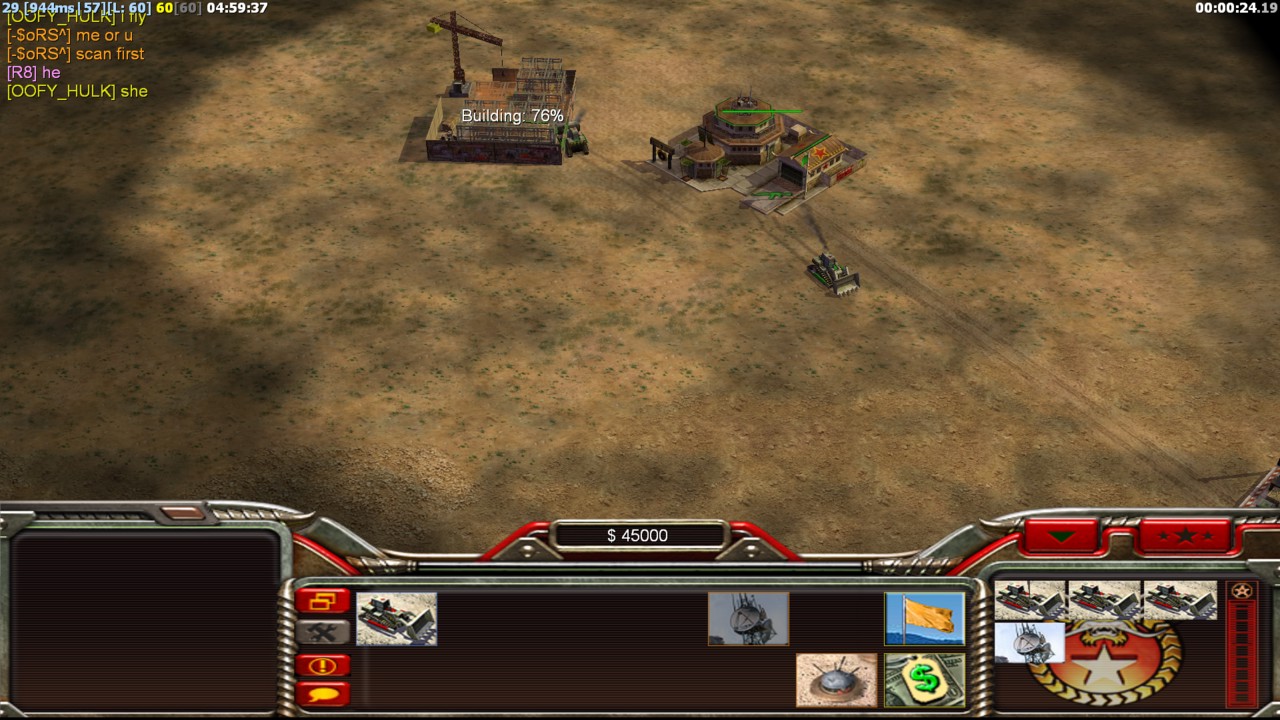Hide the control bar with the green arrow

1061,536
